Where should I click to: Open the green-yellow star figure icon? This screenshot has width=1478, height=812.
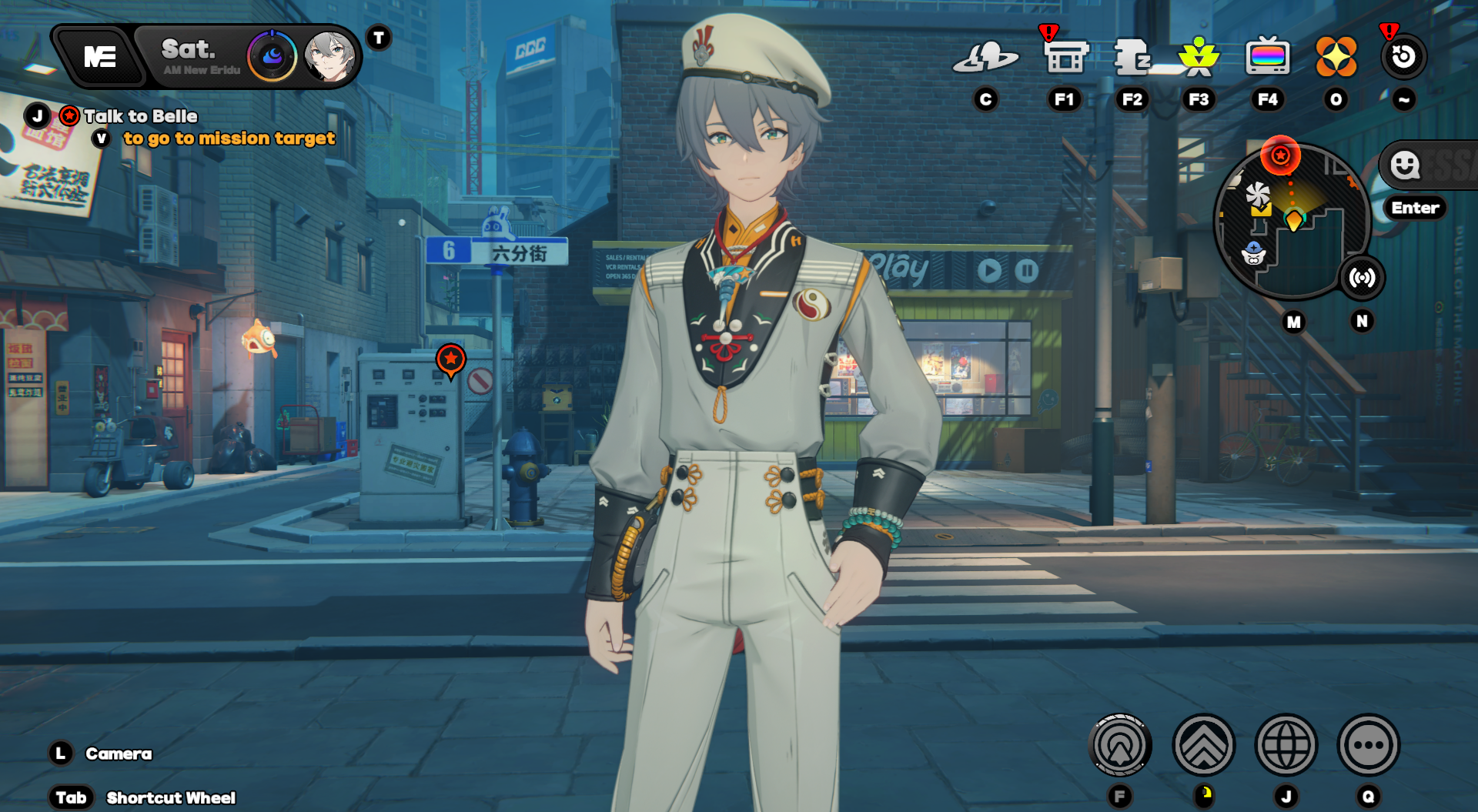(x=1199, y=56)
